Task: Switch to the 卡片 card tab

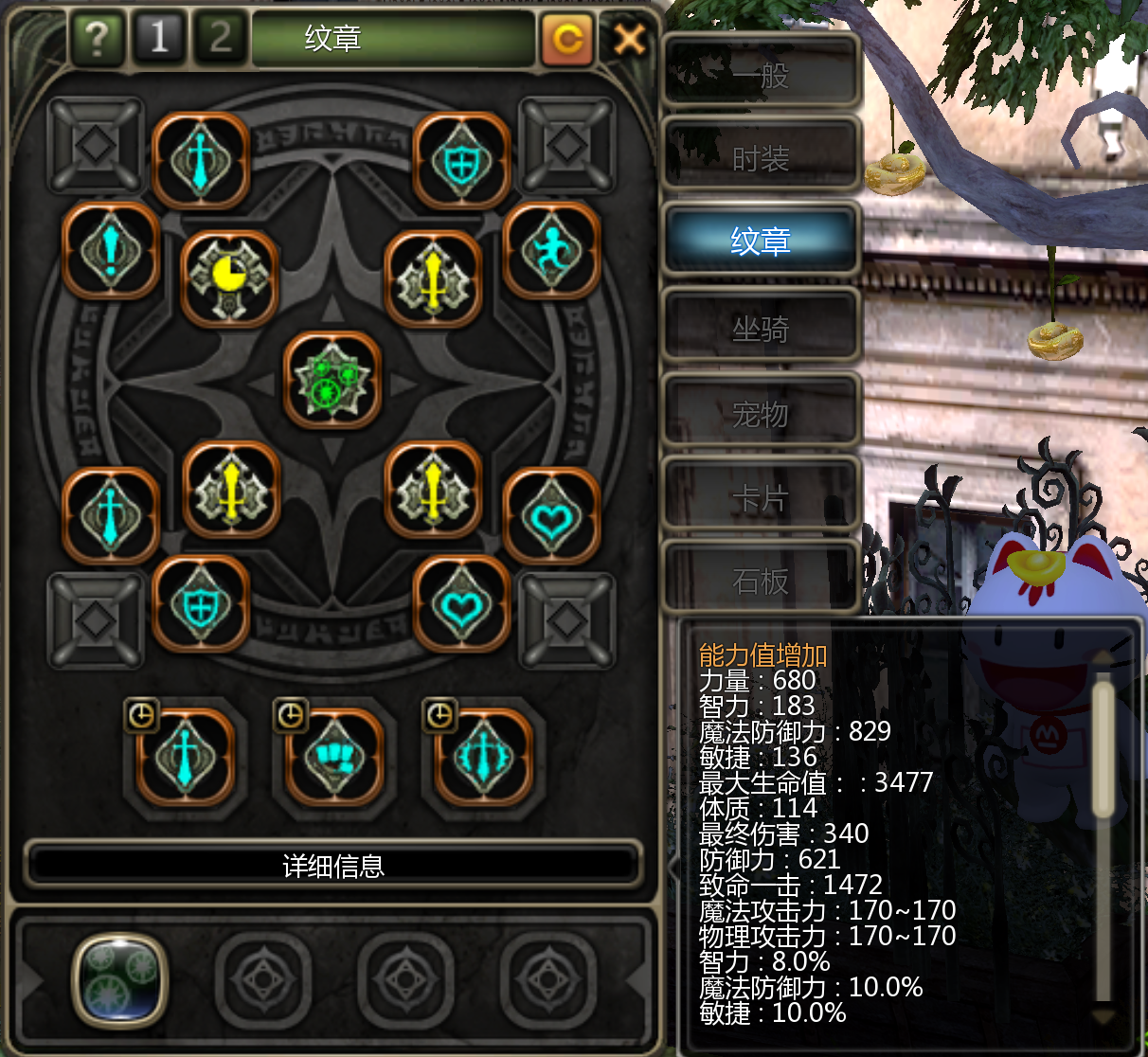Action: [x=761, y=497]
